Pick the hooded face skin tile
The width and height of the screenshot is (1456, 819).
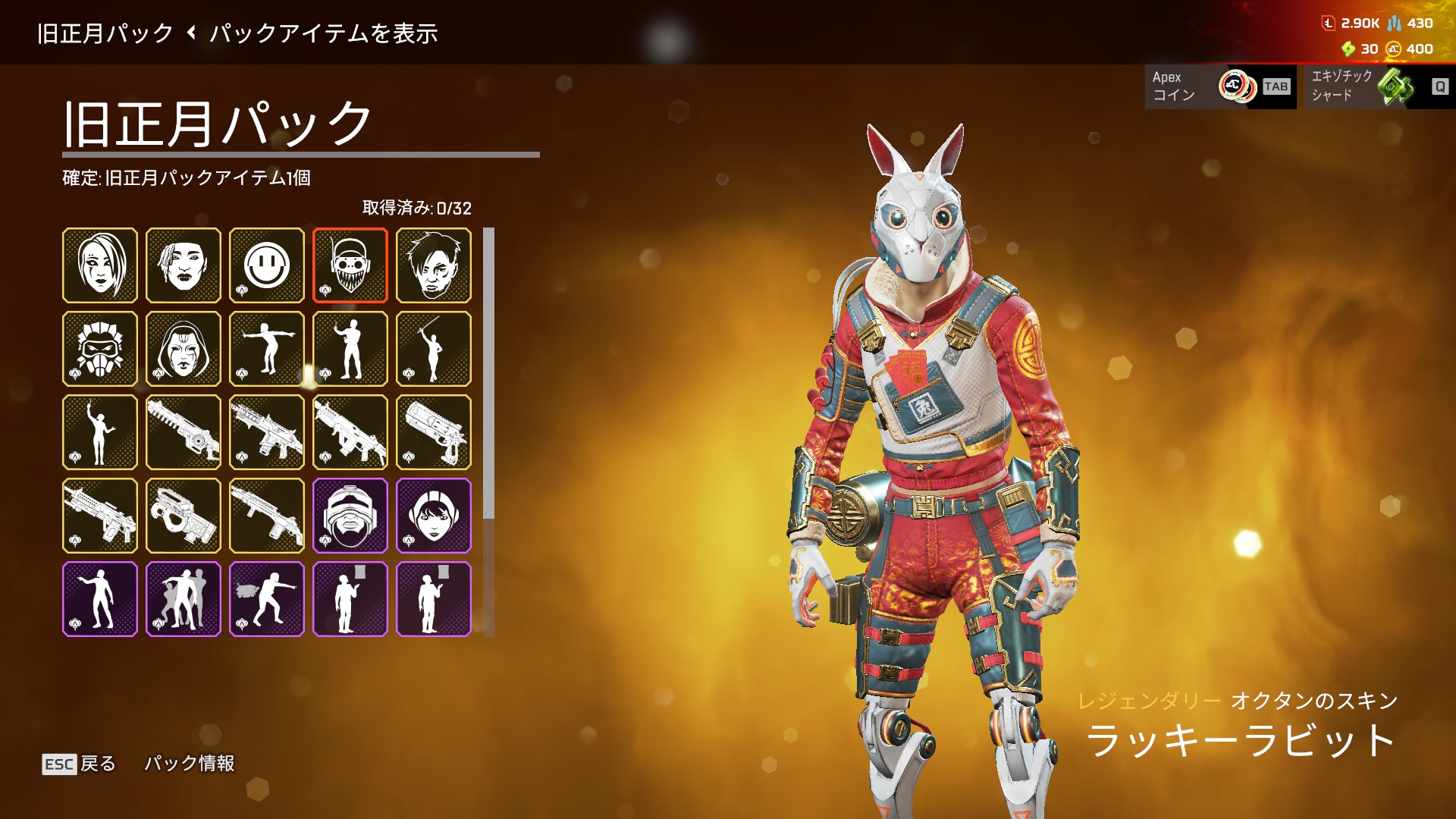[184, 349]
